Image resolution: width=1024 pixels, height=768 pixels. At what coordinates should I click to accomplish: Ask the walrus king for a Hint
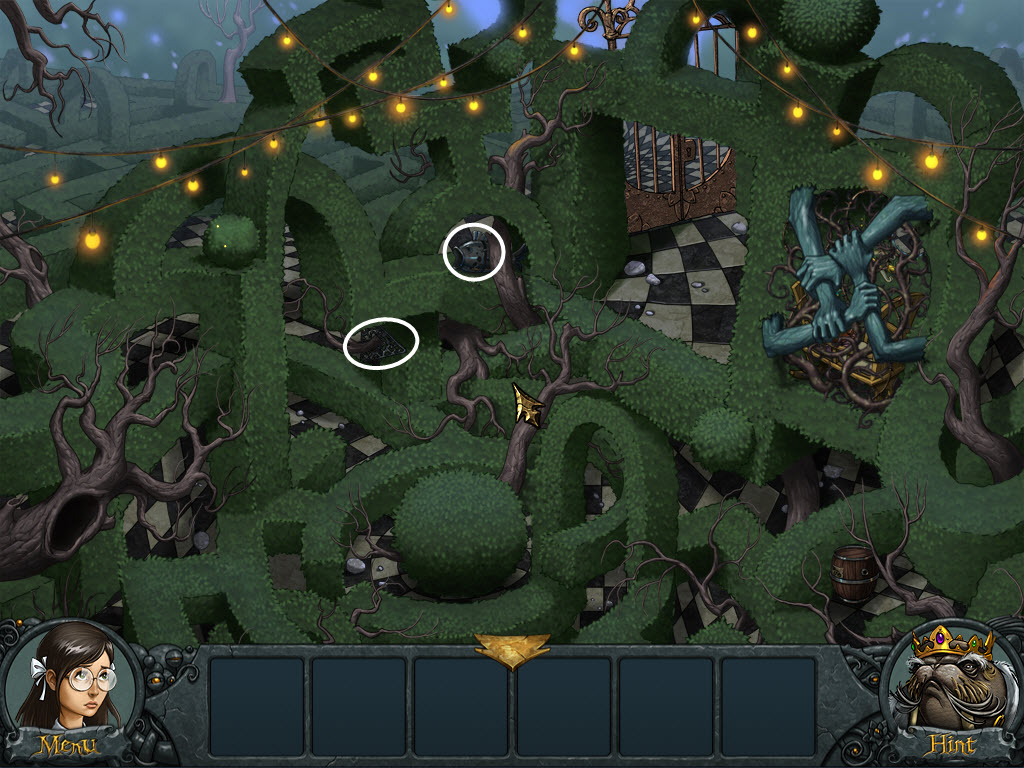952,744
